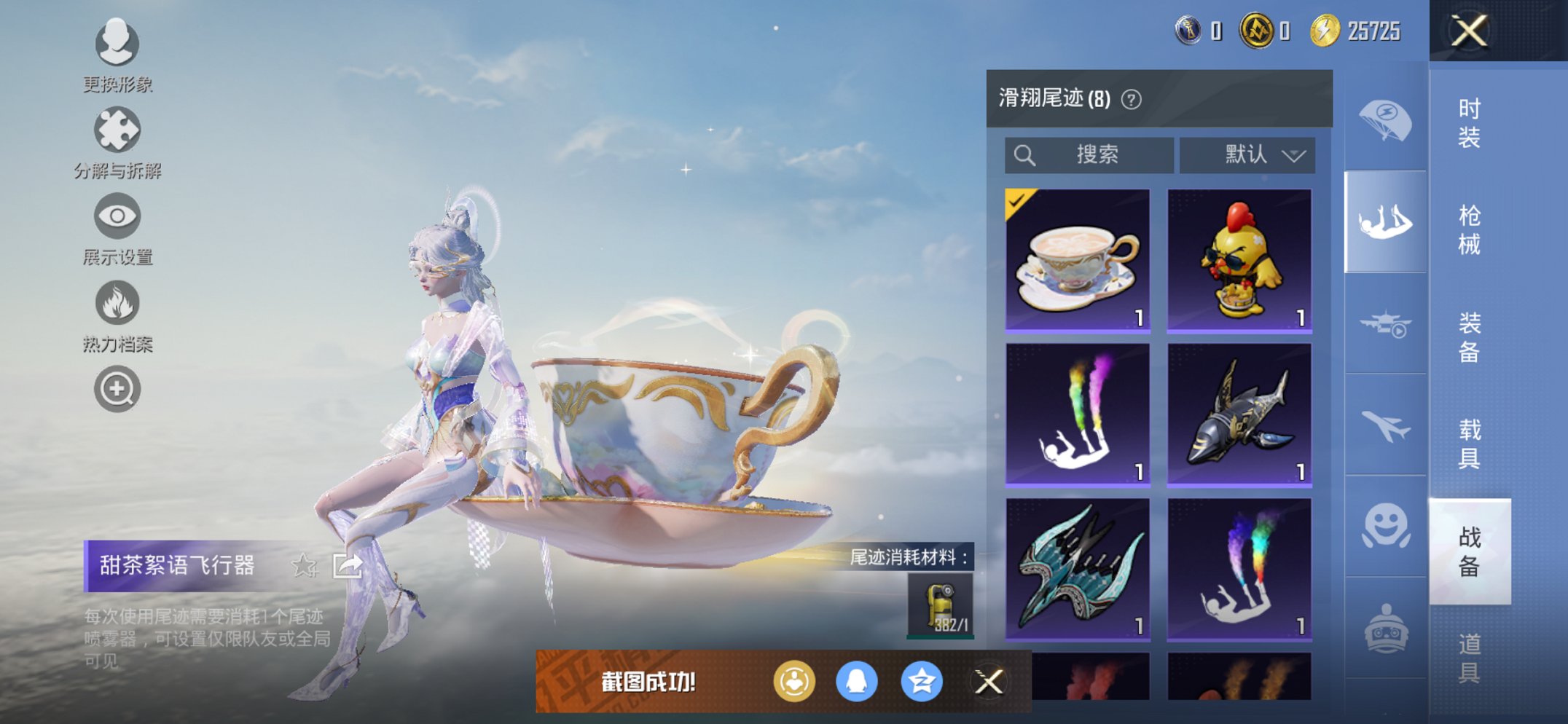Open the 分解与拆解 dismantle feature
This screenshot has height=724, width=1568.
tap(117, 130)
